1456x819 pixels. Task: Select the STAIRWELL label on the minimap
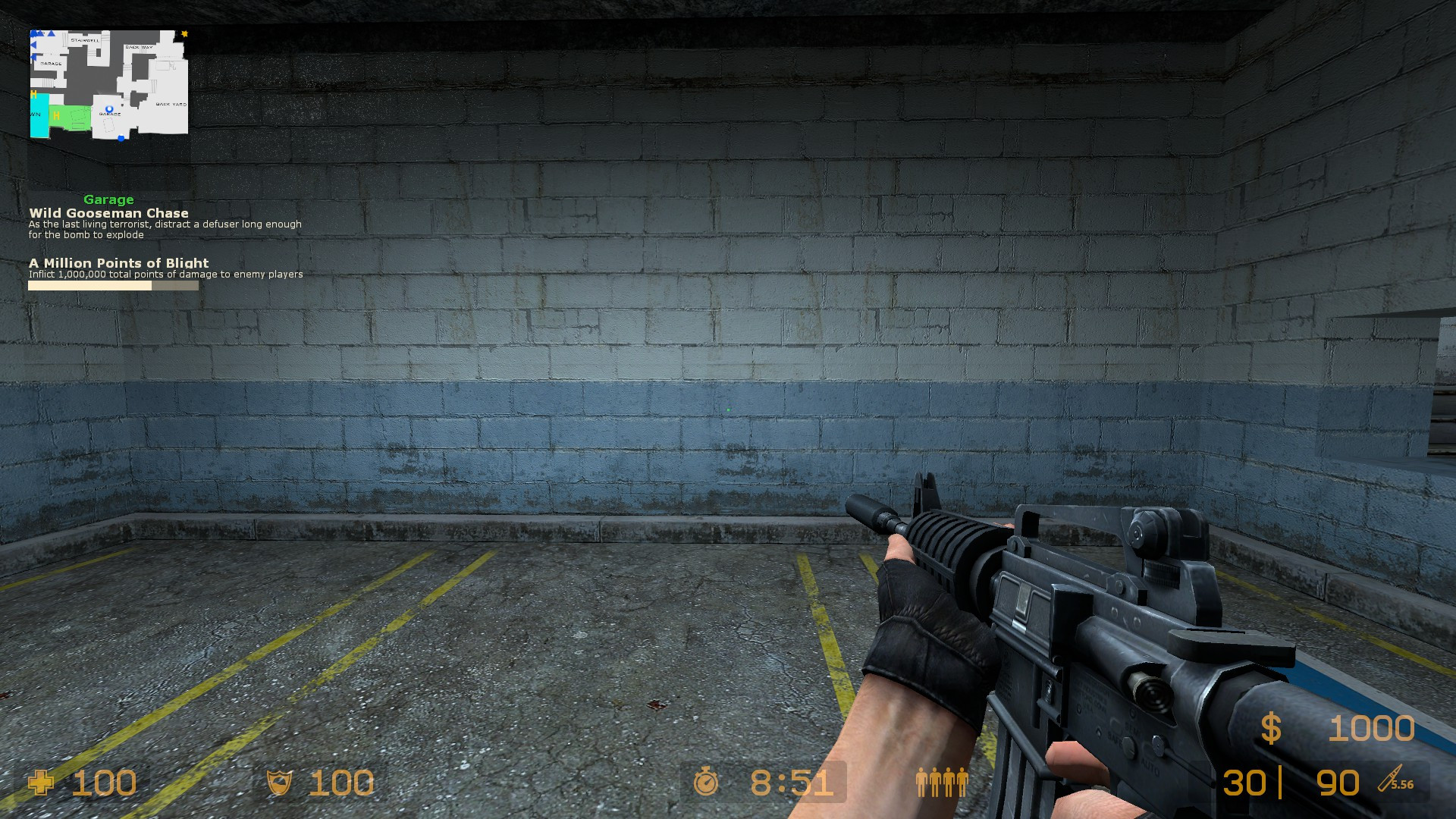(x=85, y=40)
